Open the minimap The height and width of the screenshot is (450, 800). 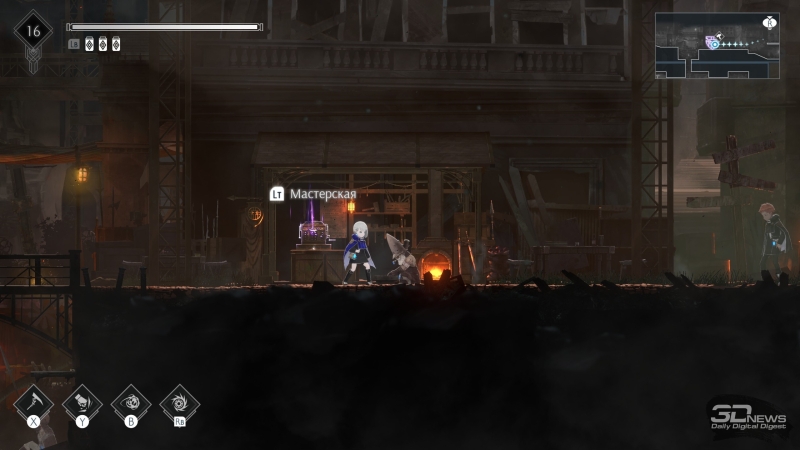tap(716, 46)
